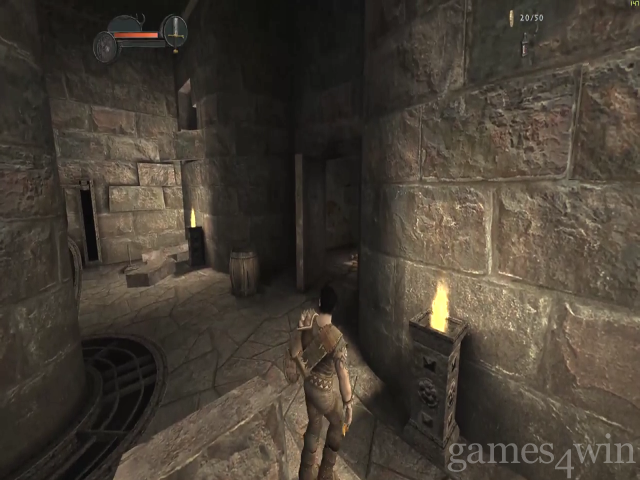The width and height of the screenshot is (640, 480).
Task: Select the sword weapon icon
Action: (174, 32)
